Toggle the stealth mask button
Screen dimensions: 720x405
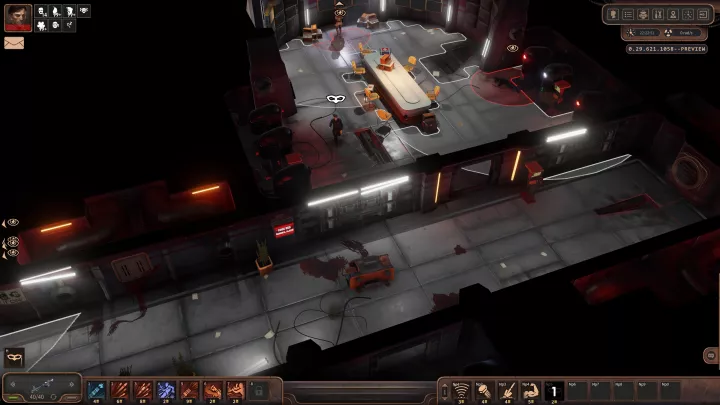15,355
